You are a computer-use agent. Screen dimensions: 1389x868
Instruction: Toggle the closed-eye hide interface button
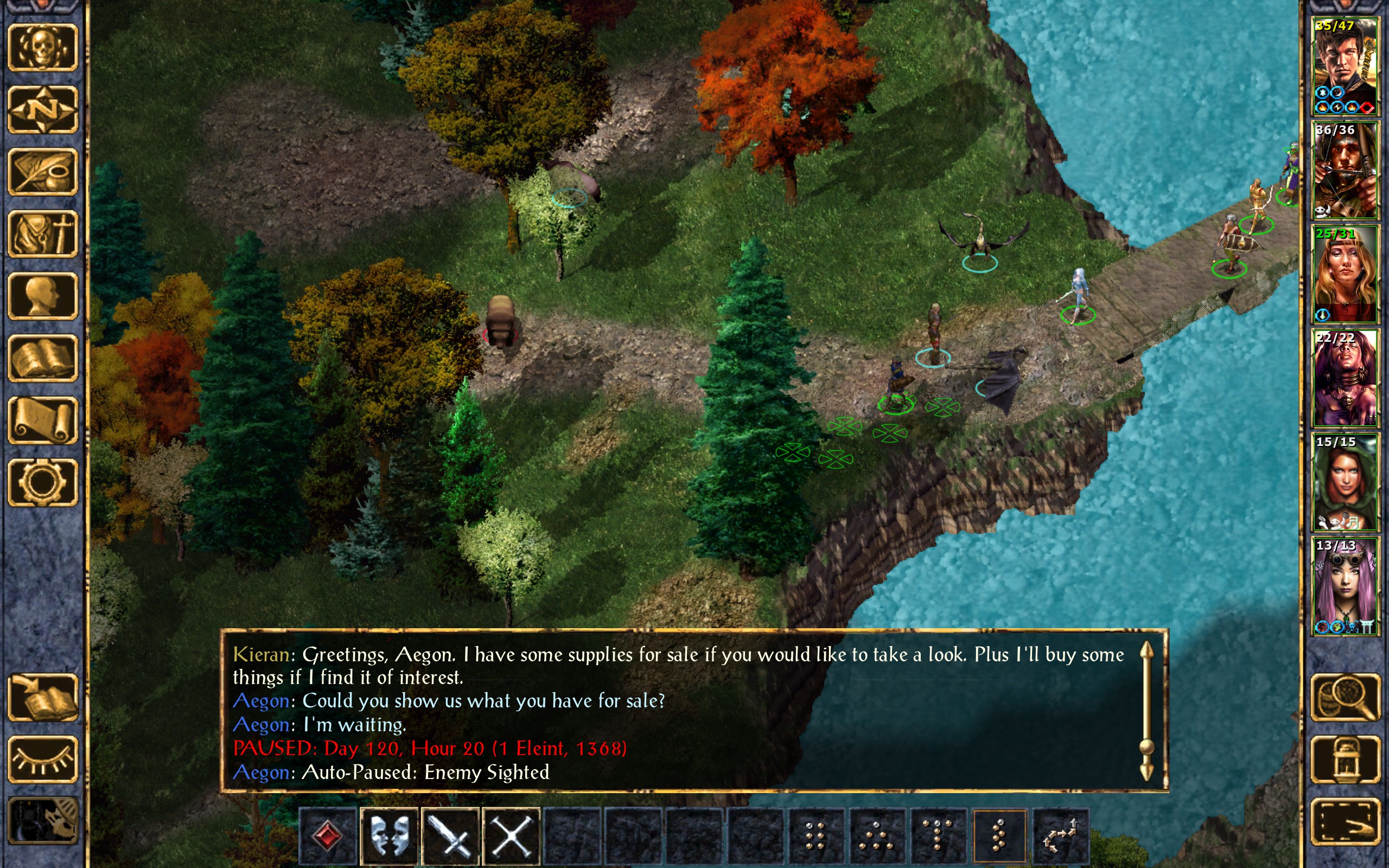[x=43, y=759]
